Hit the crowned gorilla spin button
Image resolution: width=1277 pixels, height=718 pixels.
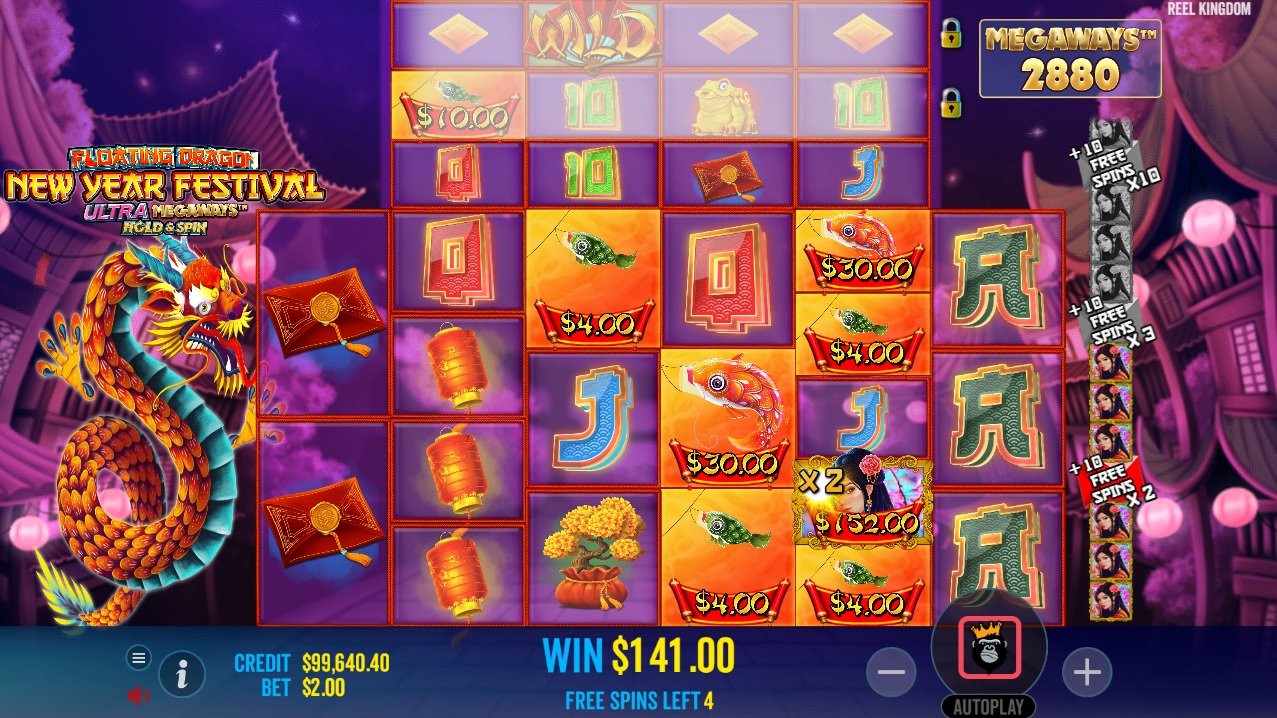[989, 648]
